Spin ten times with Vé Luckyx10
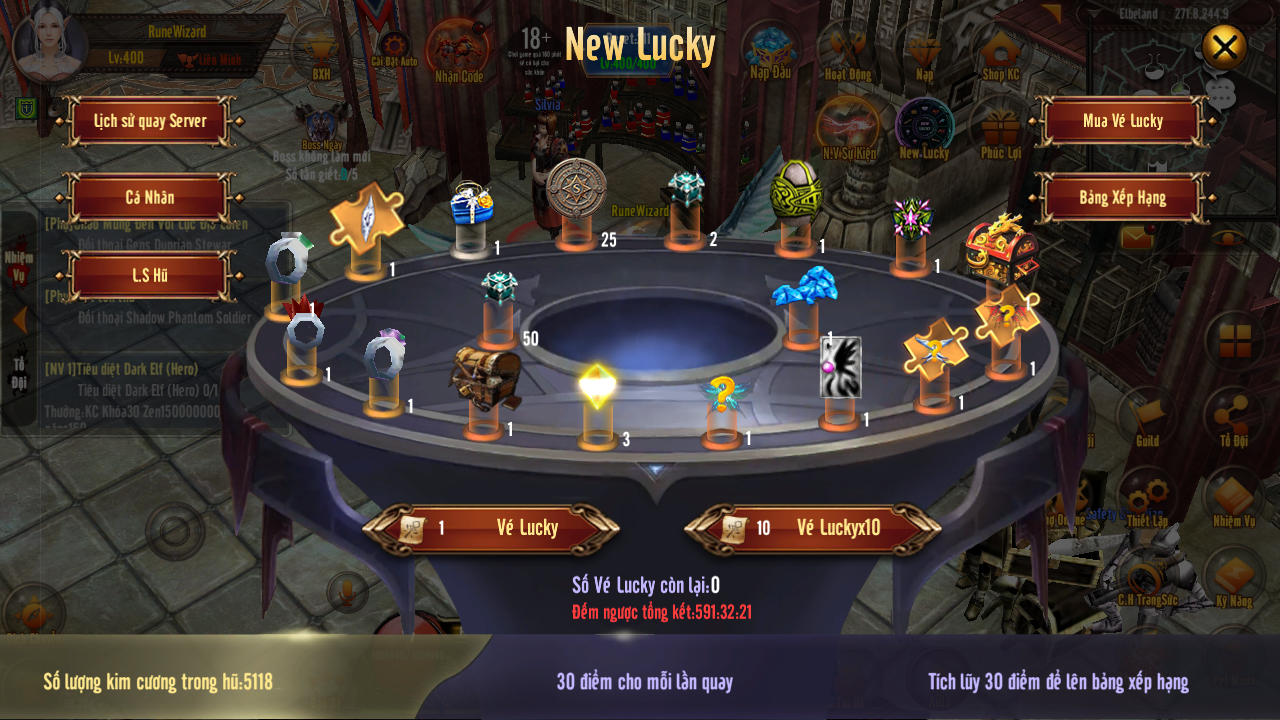Viewport: 1280px width, 720px height. coord(813,528)
